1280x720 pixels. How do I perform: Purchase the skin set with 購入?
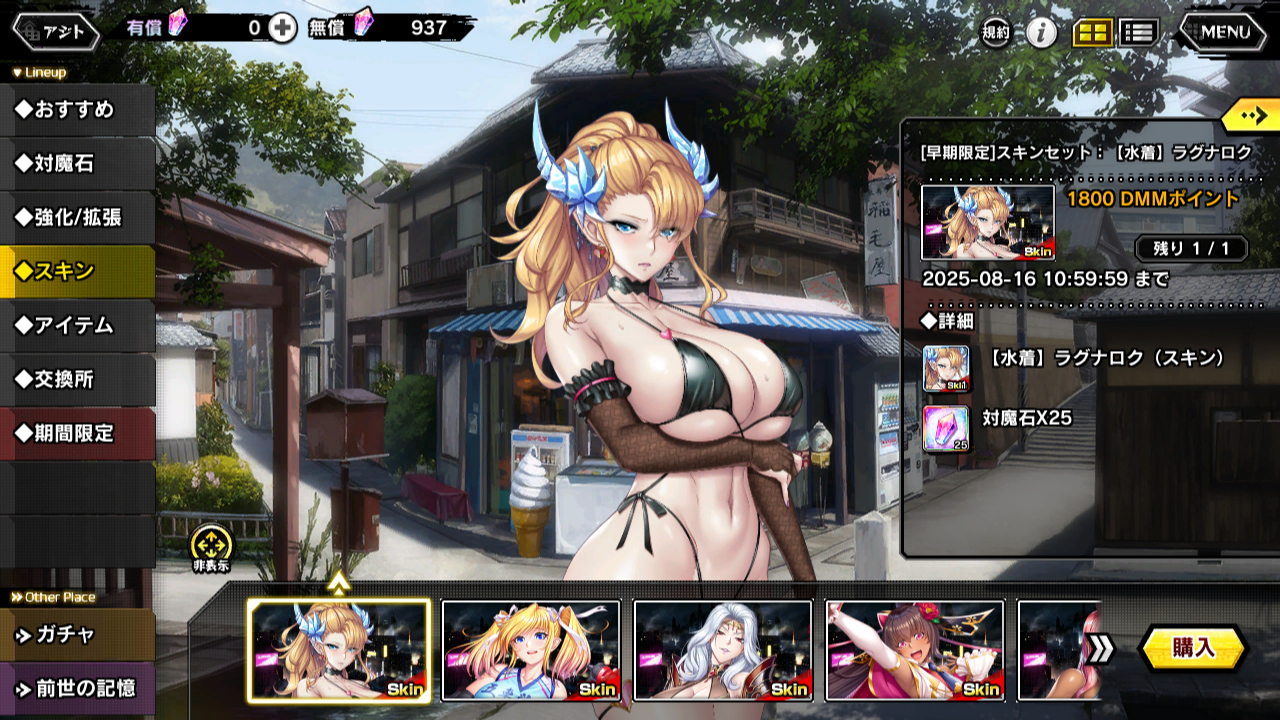(1193, 648)
